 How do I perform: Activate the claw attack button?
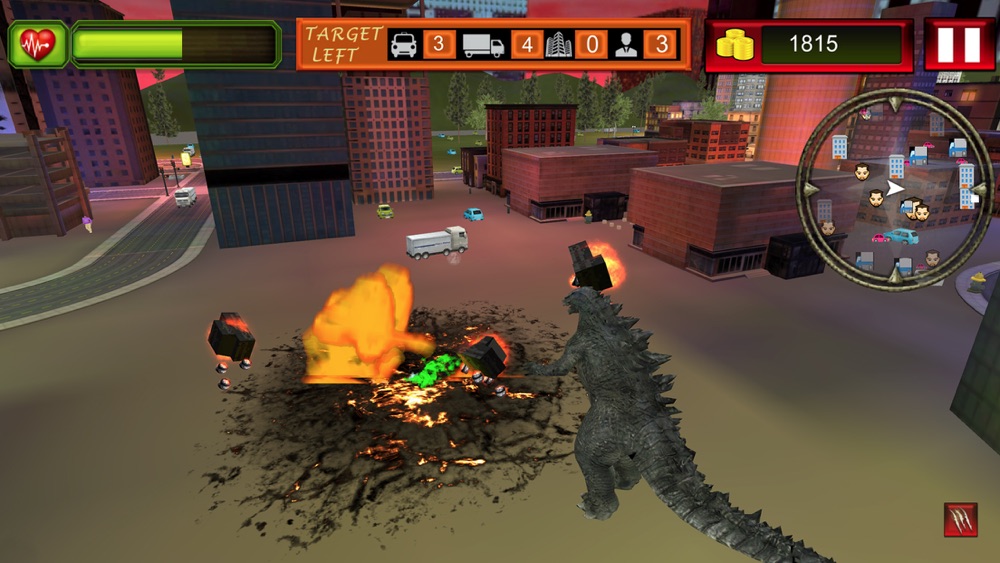click(x=960, y=520)
